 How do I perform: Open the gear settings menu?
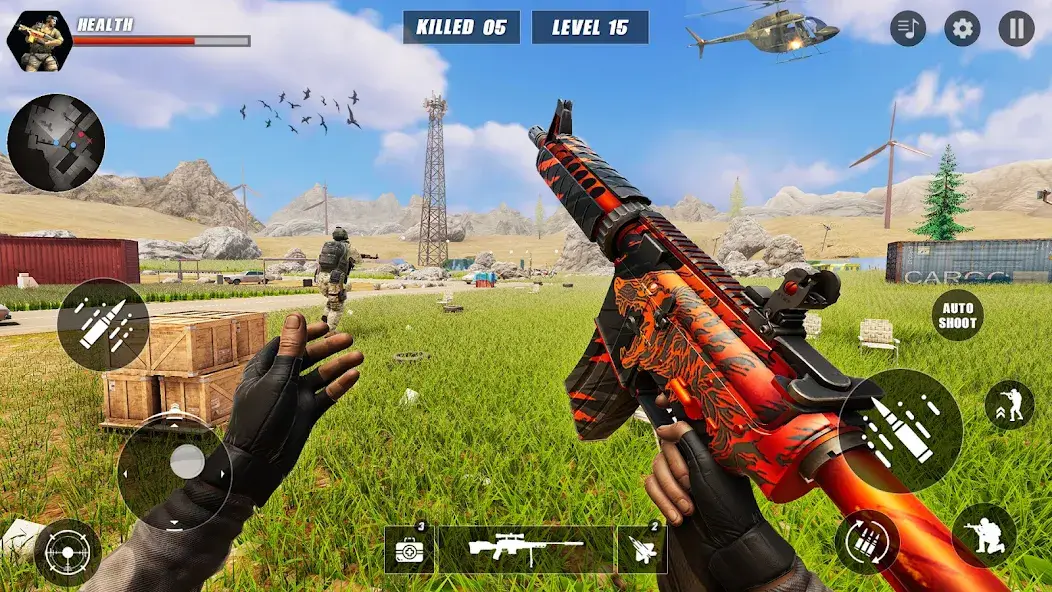click(x=962, y=29)
